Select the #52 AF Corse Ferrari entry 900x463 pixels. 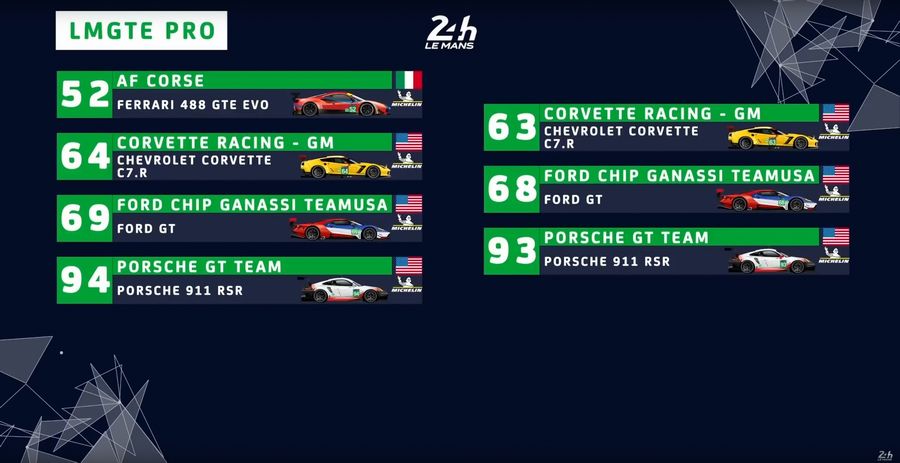point(240,94)
